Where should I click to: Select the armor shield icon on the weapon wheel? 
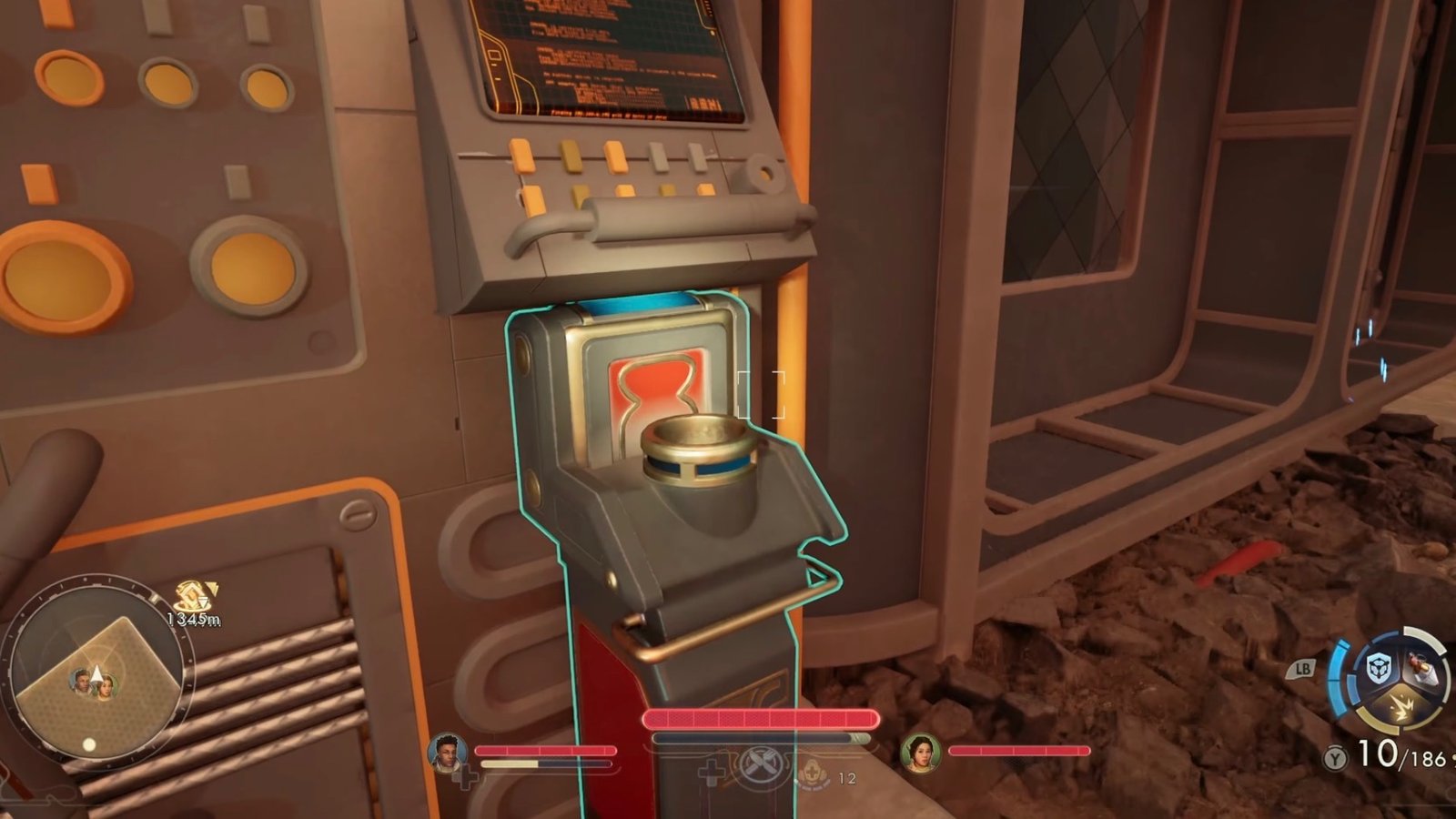pyautogui.click(x=1378, y=666)
